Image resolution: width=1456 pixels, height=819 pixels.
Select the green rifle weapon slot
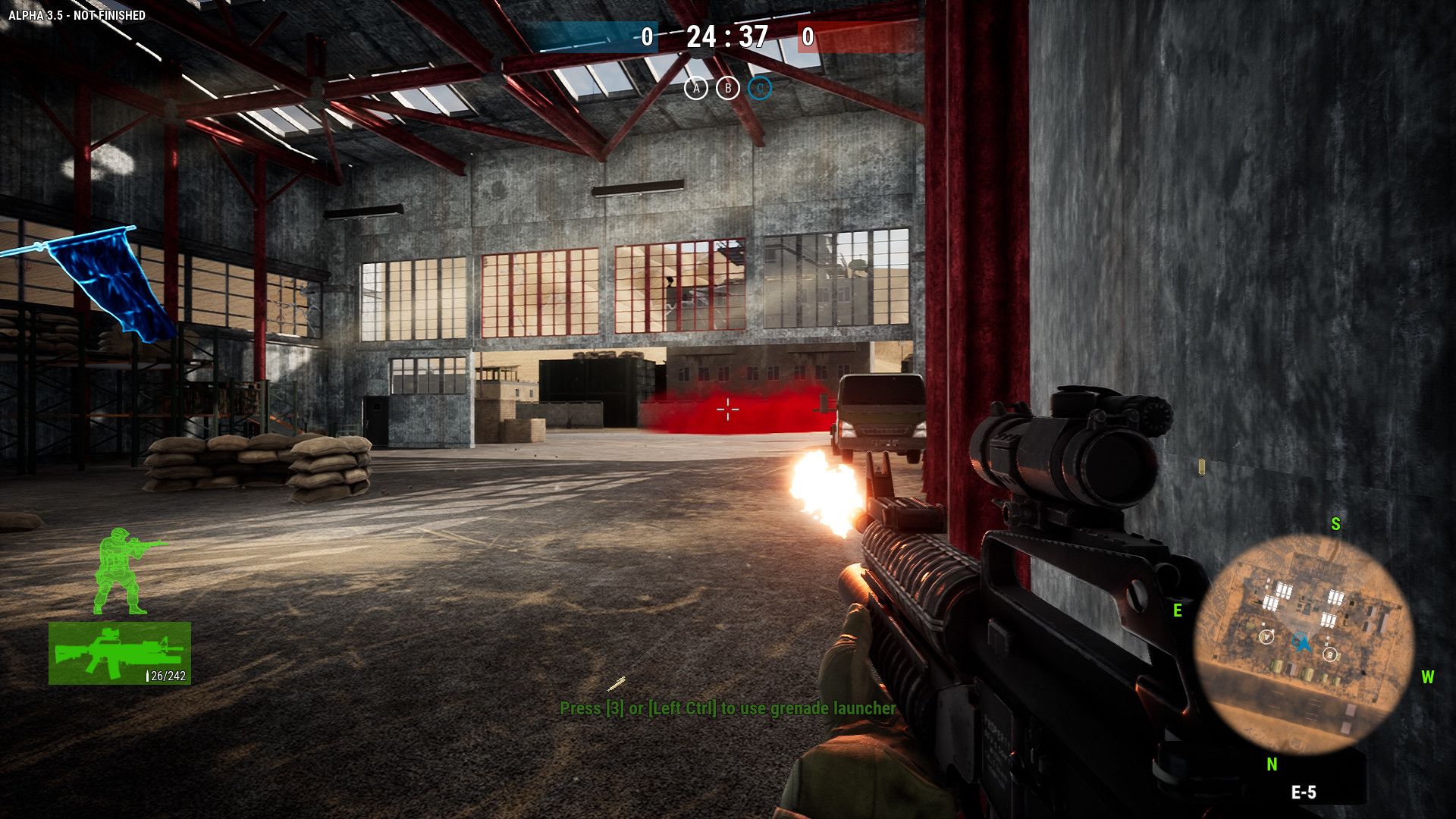pyautogui.click(x=120, y=653)
